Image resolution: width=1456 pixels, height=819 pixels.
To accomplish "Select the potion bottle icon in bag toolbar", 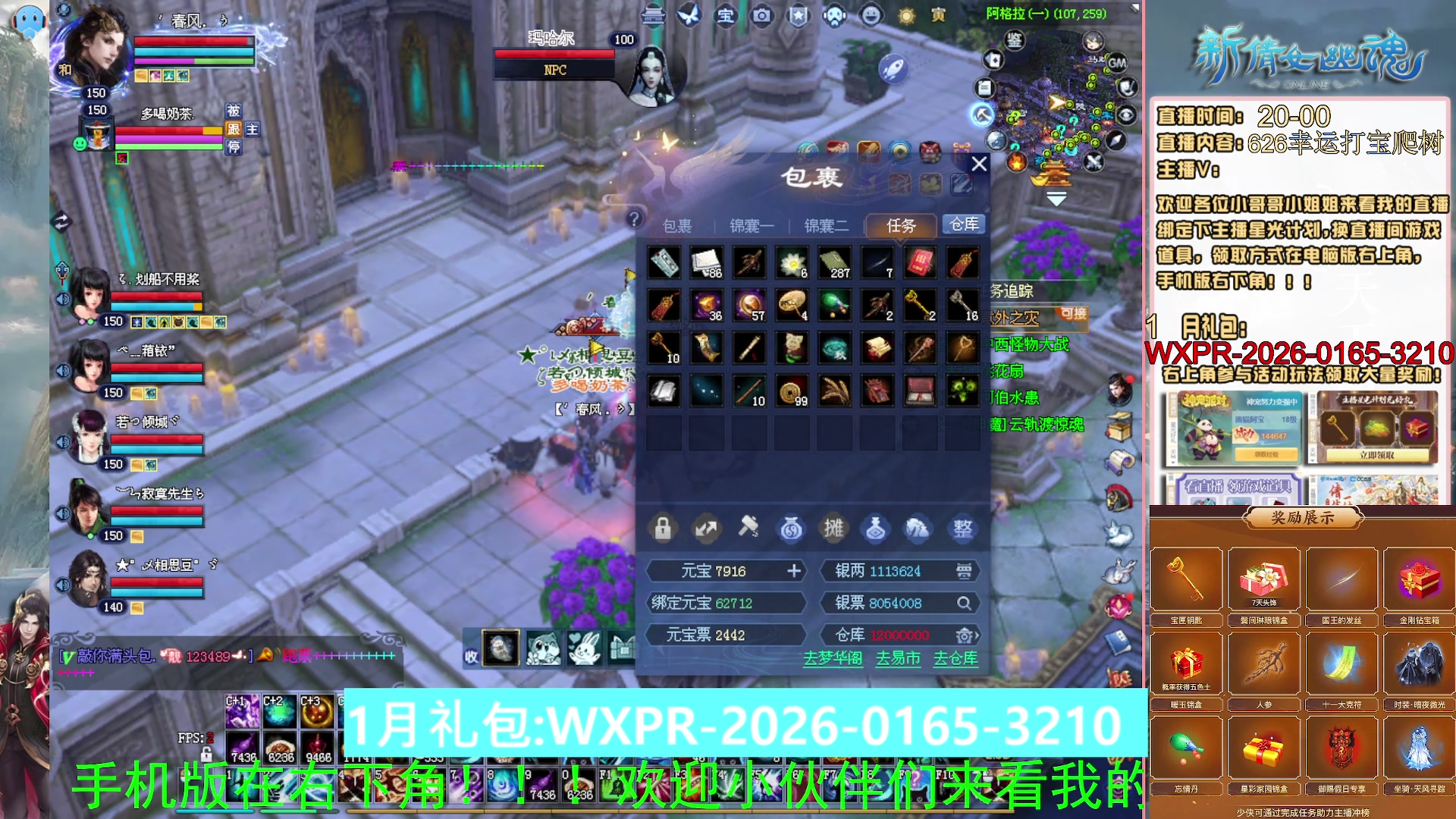I will 877,529.
